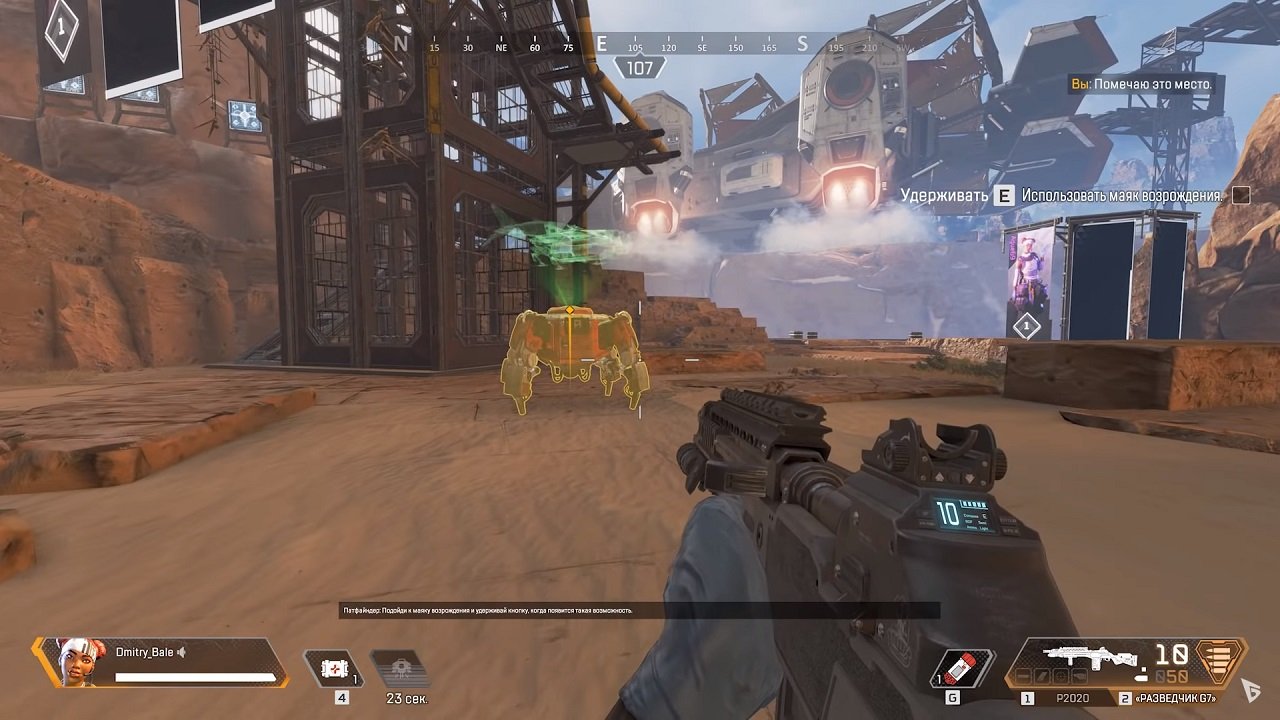Click the barrel attachment slot icon

1023,677
